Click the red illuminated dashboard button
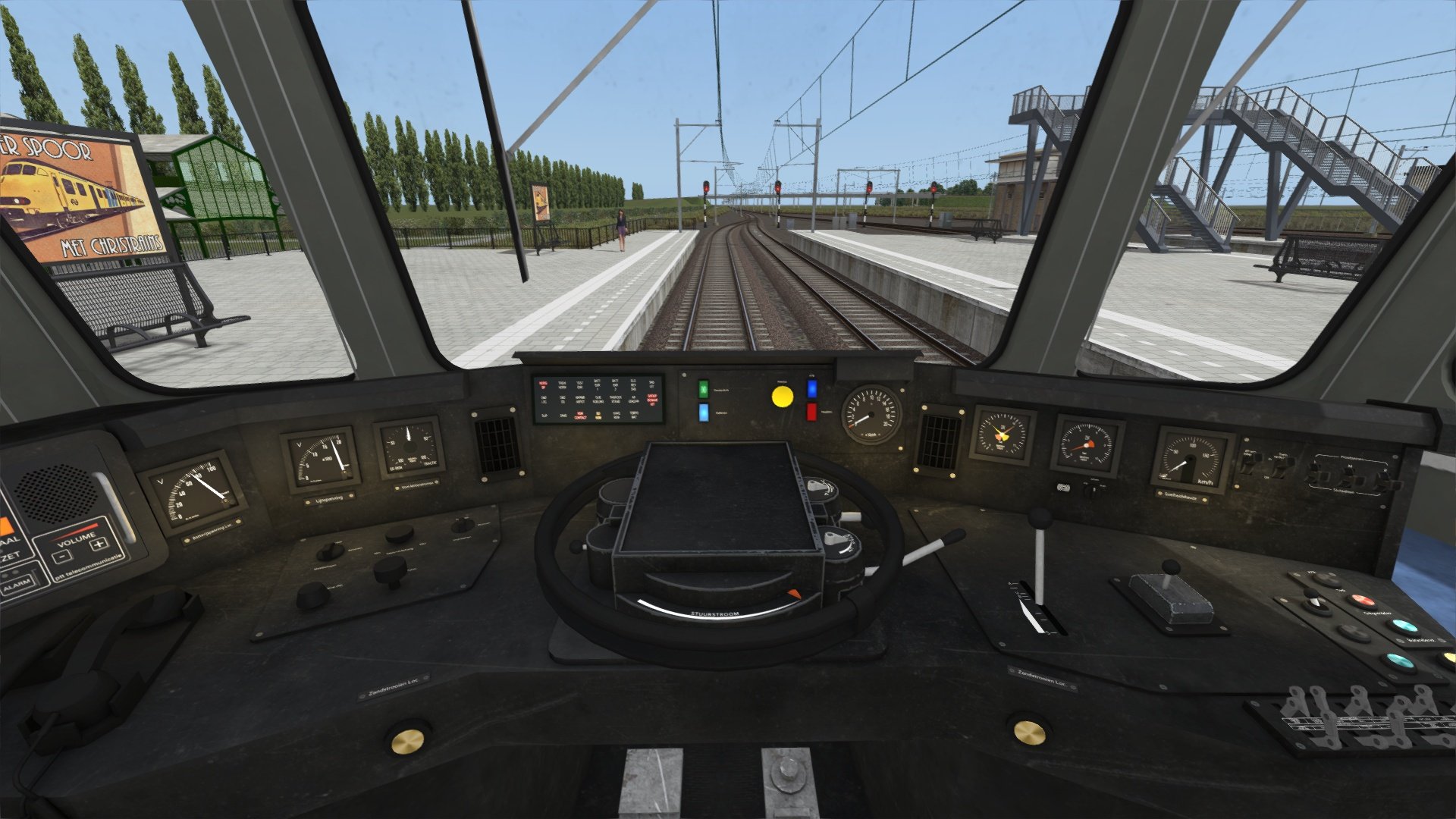1456x819 pixels. pos(811,412)
